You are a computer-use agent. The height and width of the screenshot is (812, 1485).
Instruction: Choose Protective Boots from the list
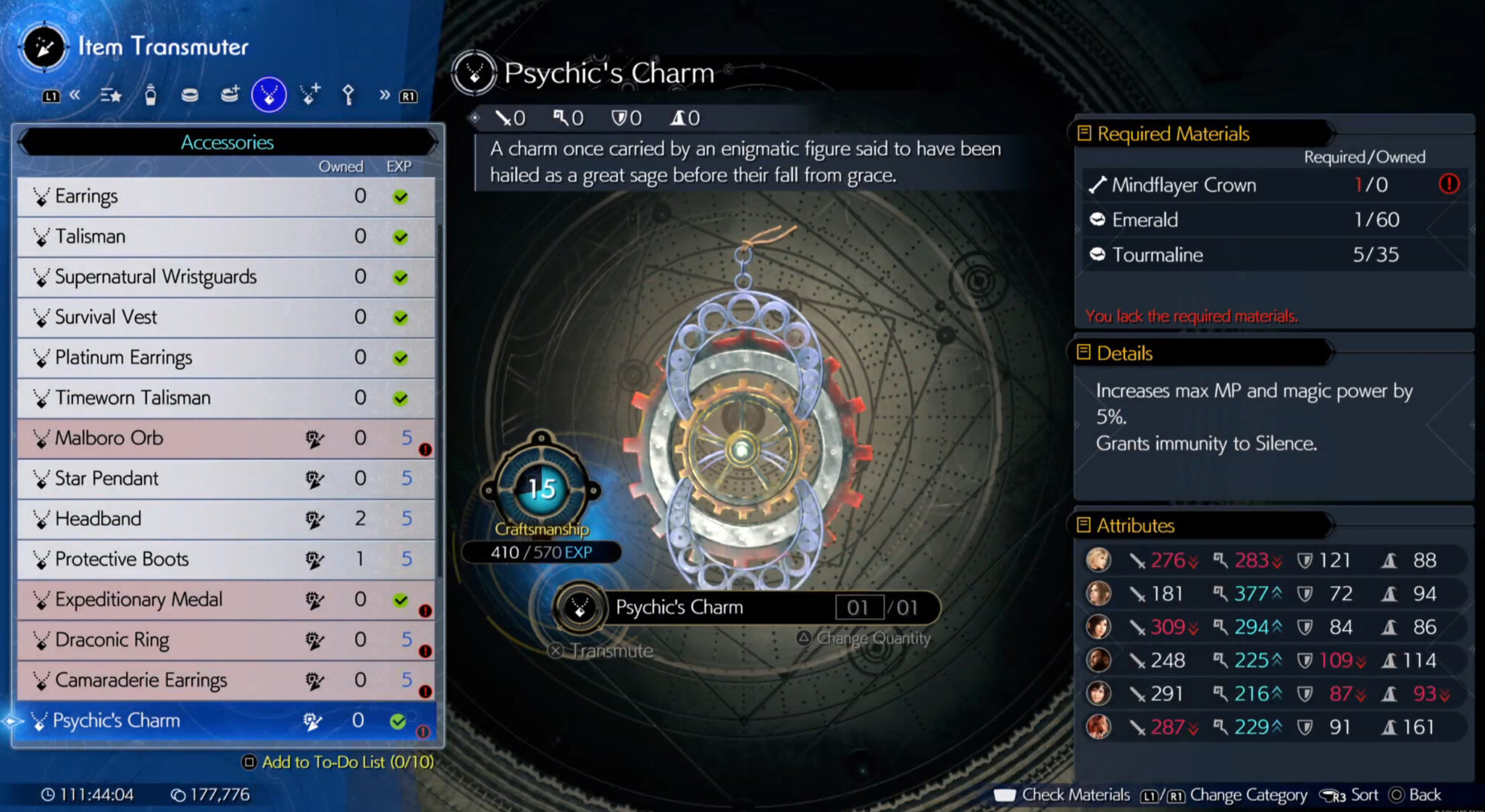(x=226, y=559)
